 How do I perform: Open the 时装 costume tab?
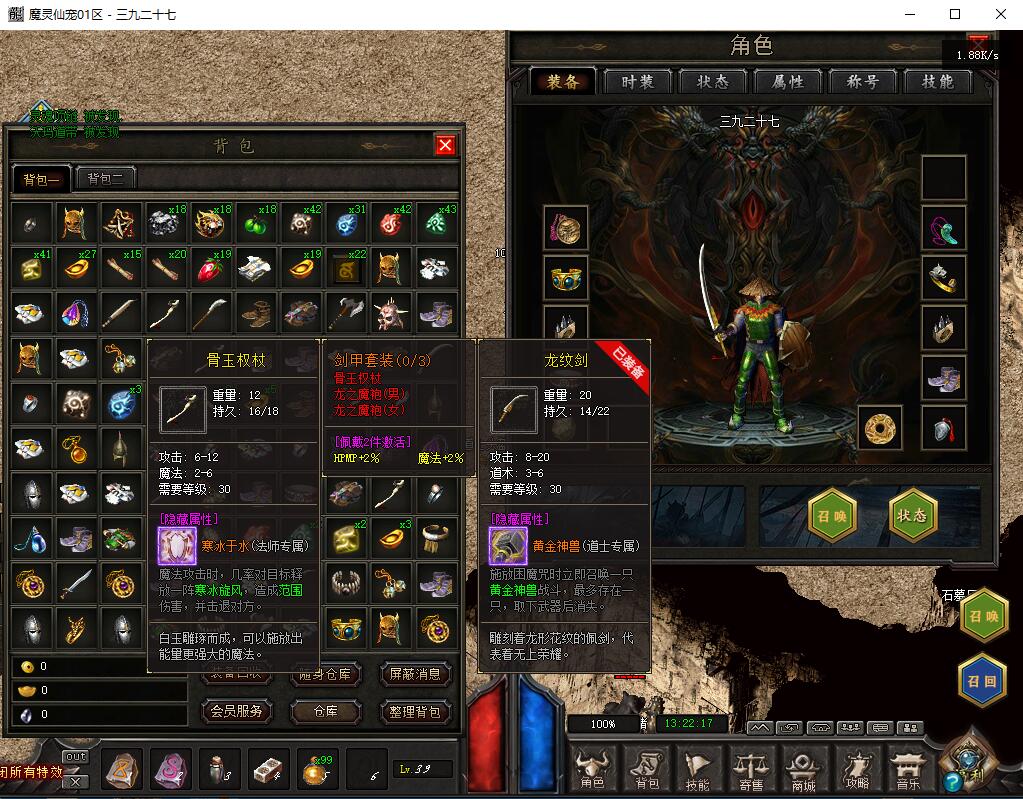[x=637, y=82]
